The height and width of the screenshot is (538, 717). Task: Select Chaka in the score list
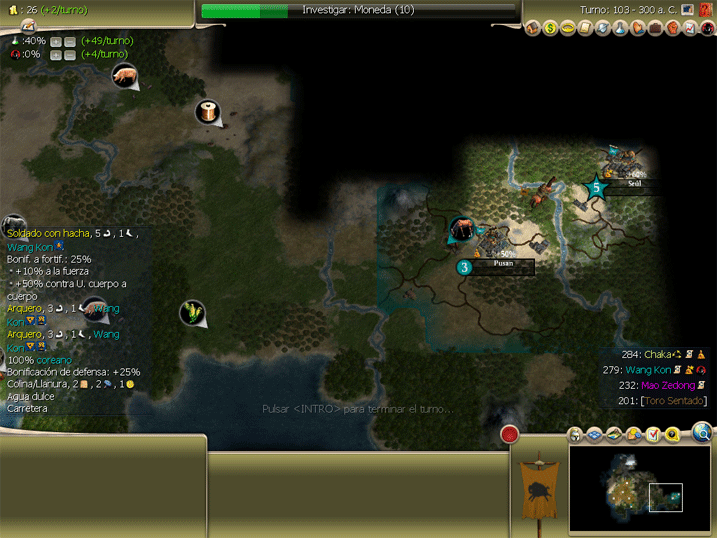657,354
